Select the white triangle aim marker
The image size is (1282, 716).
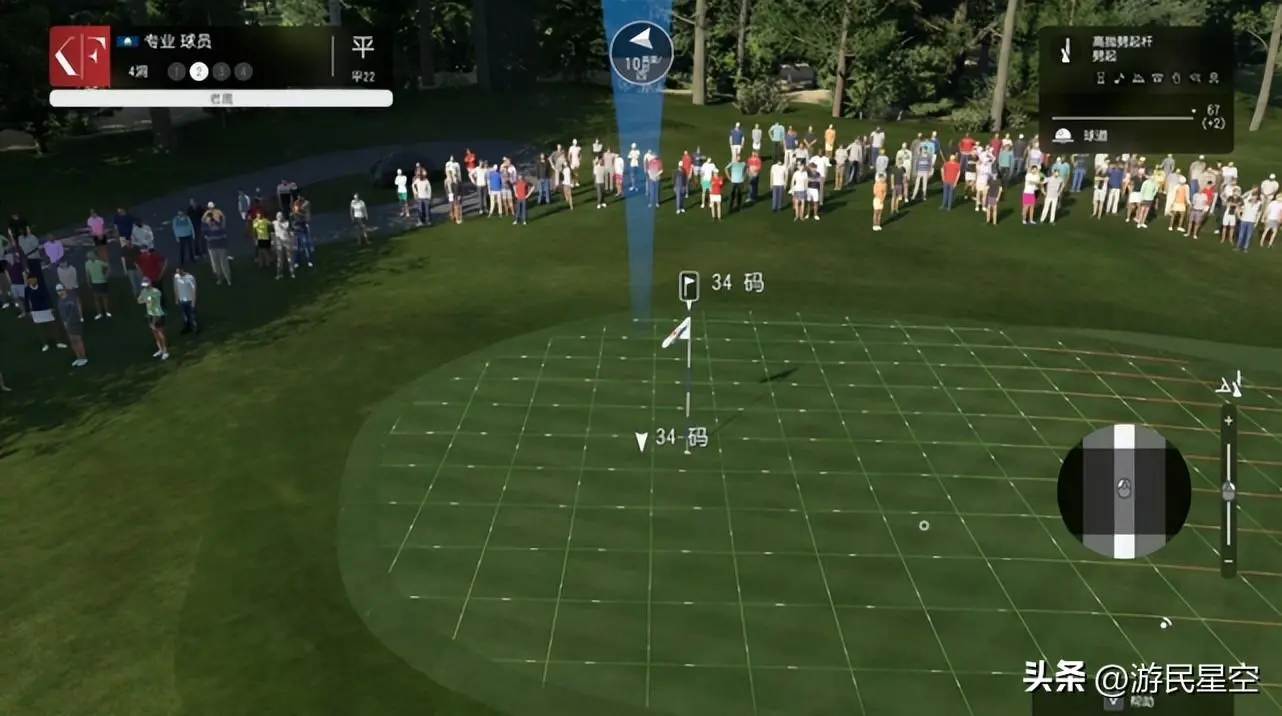pyautogui.click(x=642, y=441)
